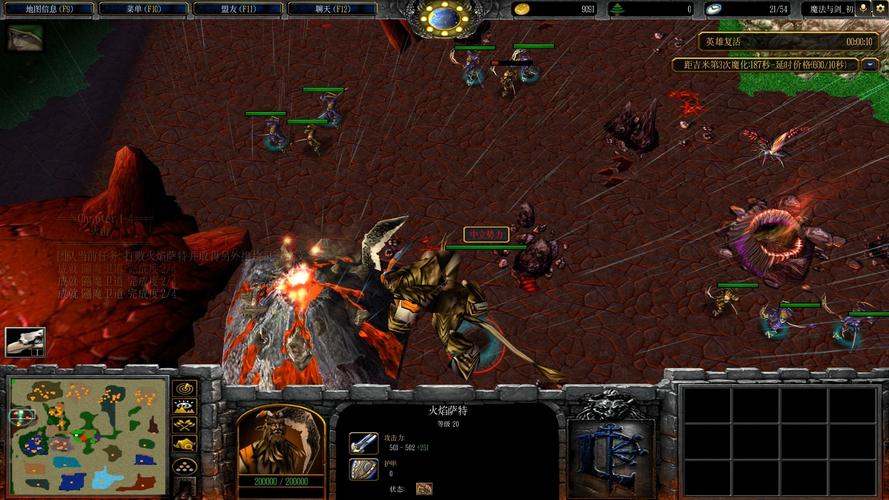889x500 pixels.
Task: Click the minimap signal ping button
Action: point(184,389)
